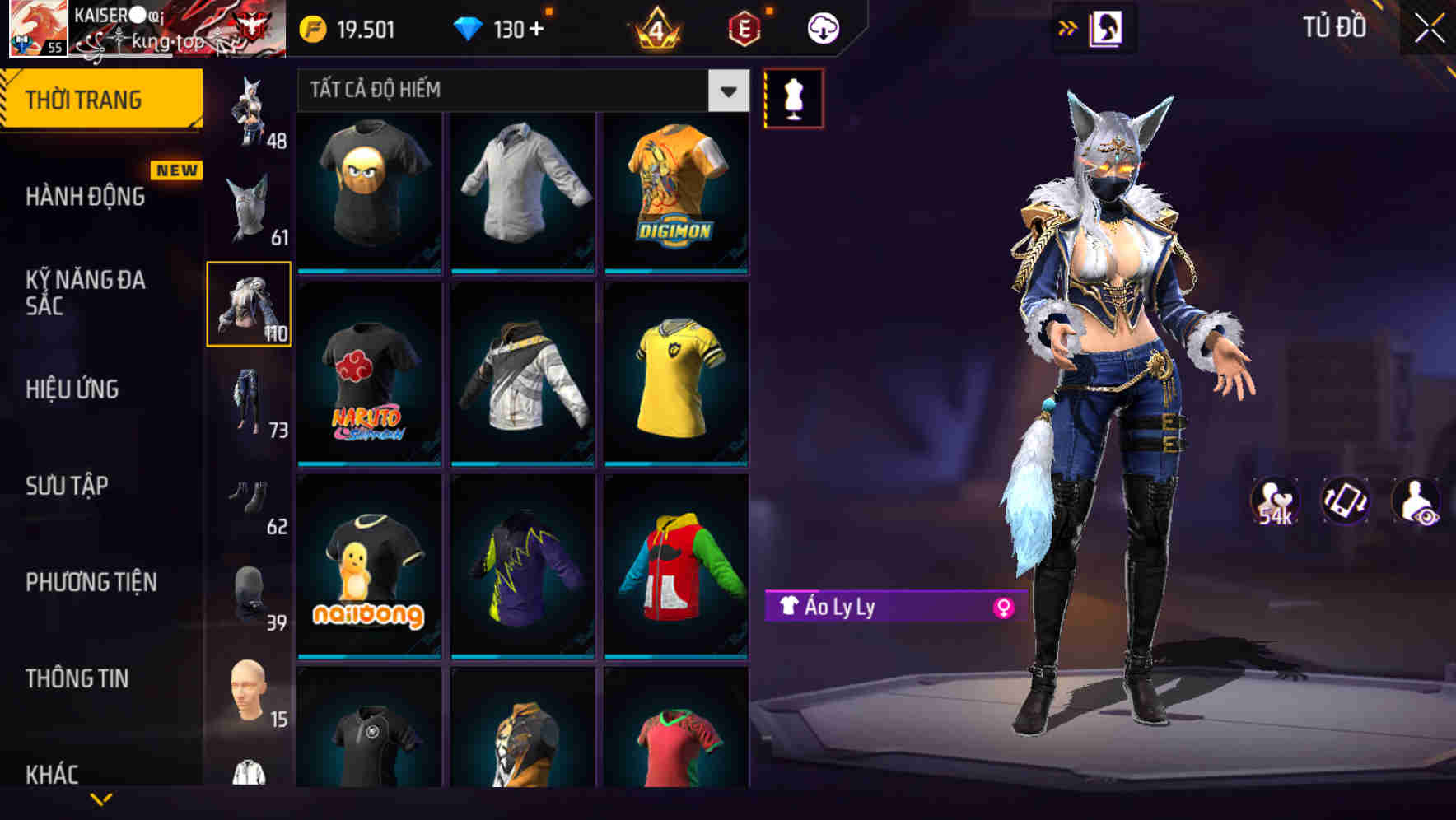Open the character portrait panel icon

click(x=1108, y=27)
